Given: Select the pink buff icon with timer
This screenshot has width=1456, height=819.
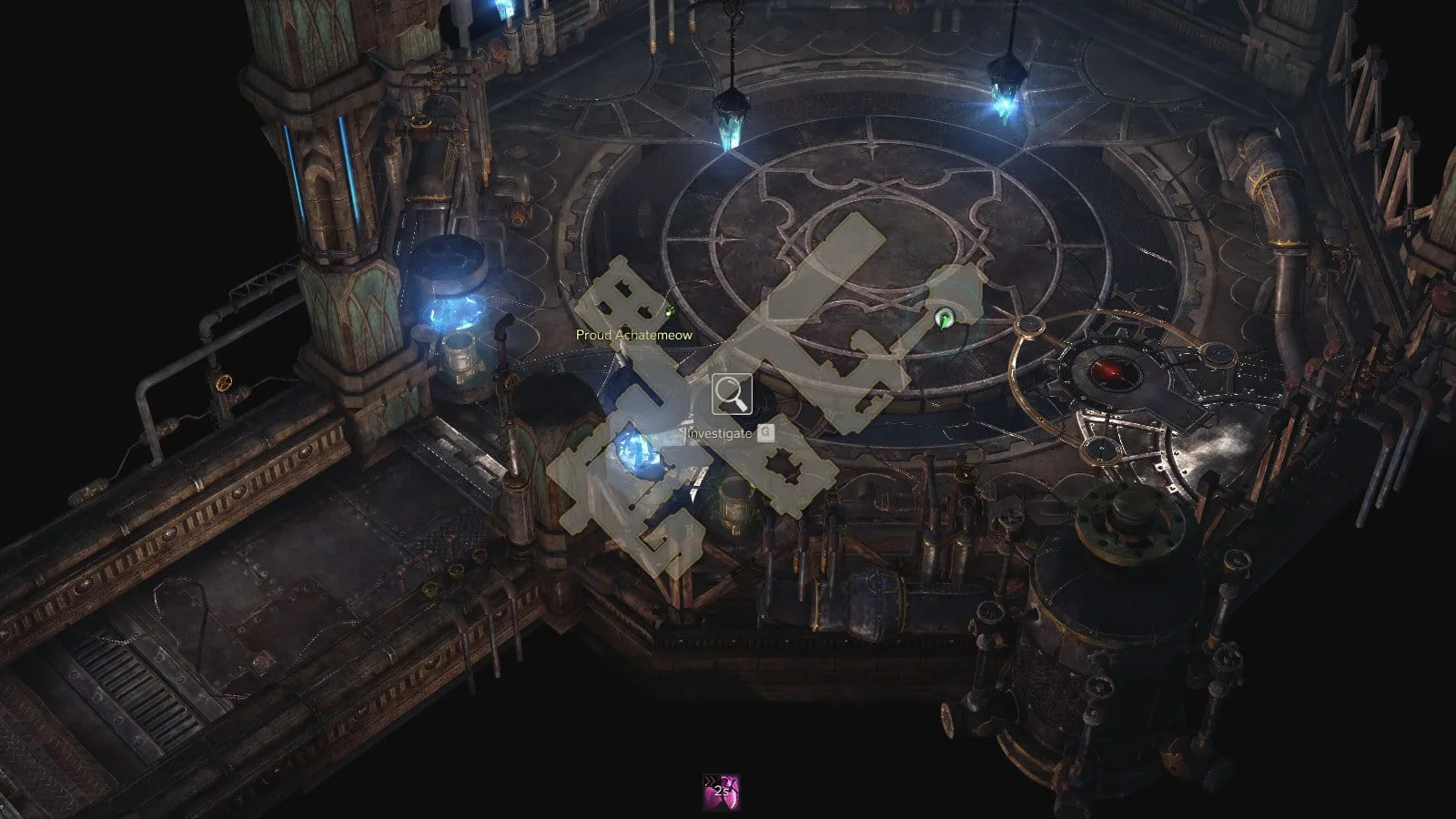Looking at the screenshot, I should 722,792.
